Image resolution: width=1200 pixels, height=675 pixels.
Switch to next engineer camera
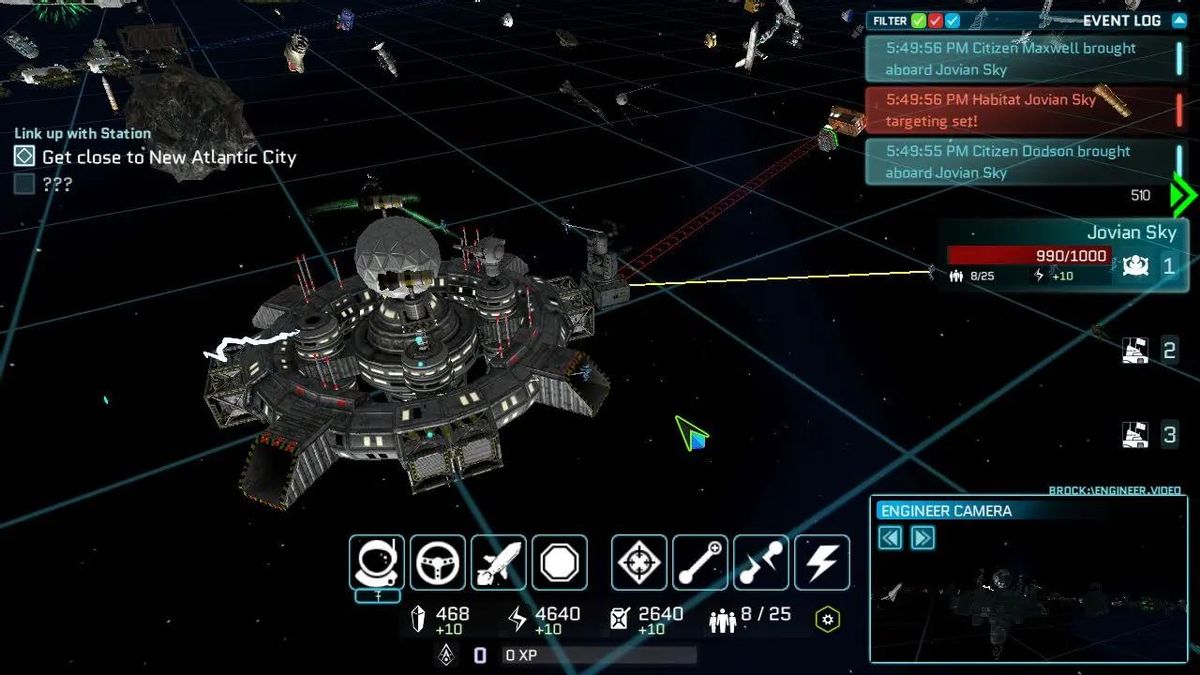pos(923,538)
